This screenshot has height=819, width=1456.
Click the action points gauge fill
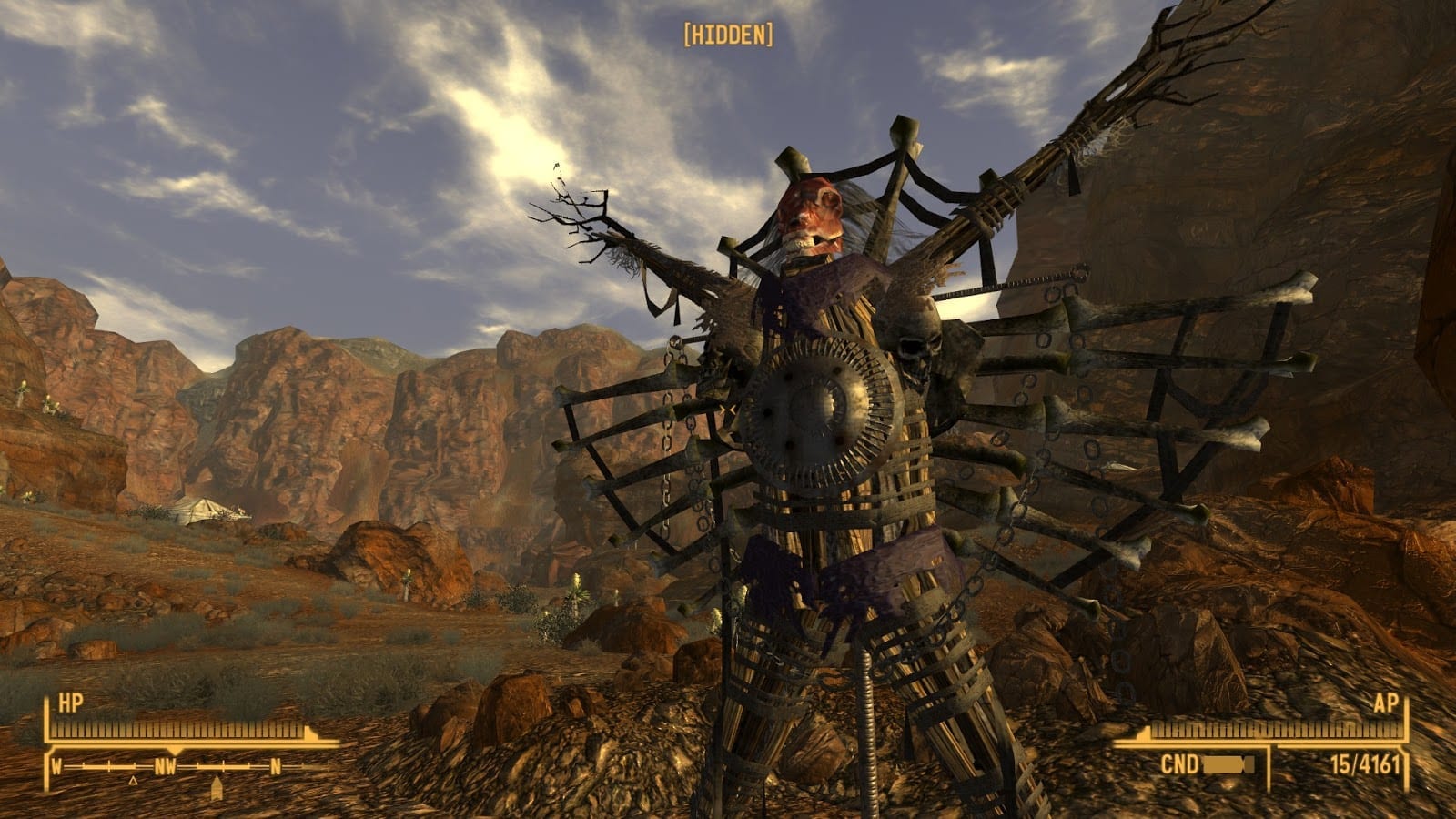1274,728
